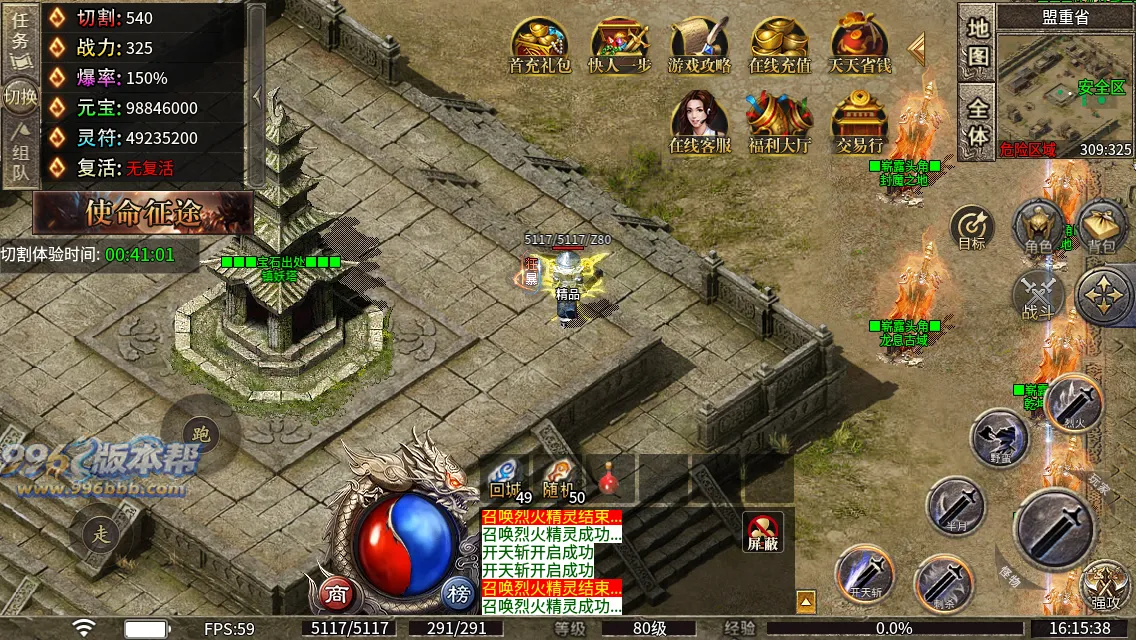Viewport: 1136px width, 640px height.
Task: Open the 交易行 trading house
Action: click(x=860, y=122)
